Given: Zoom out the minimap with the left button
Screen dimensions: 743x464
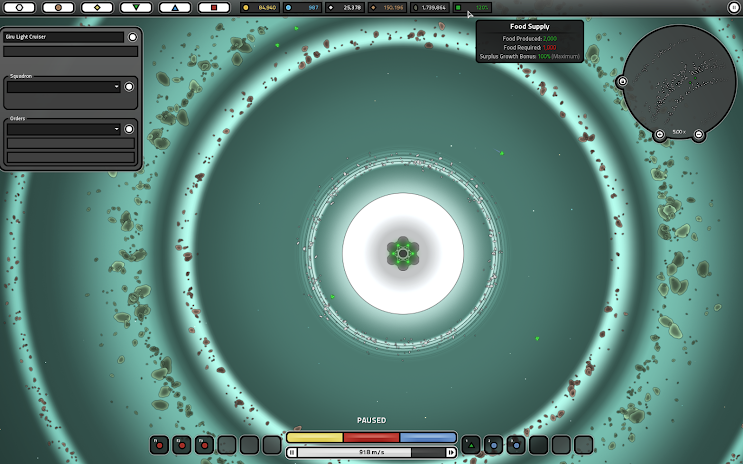Looking at the screenshot, I should click(660, 134).
